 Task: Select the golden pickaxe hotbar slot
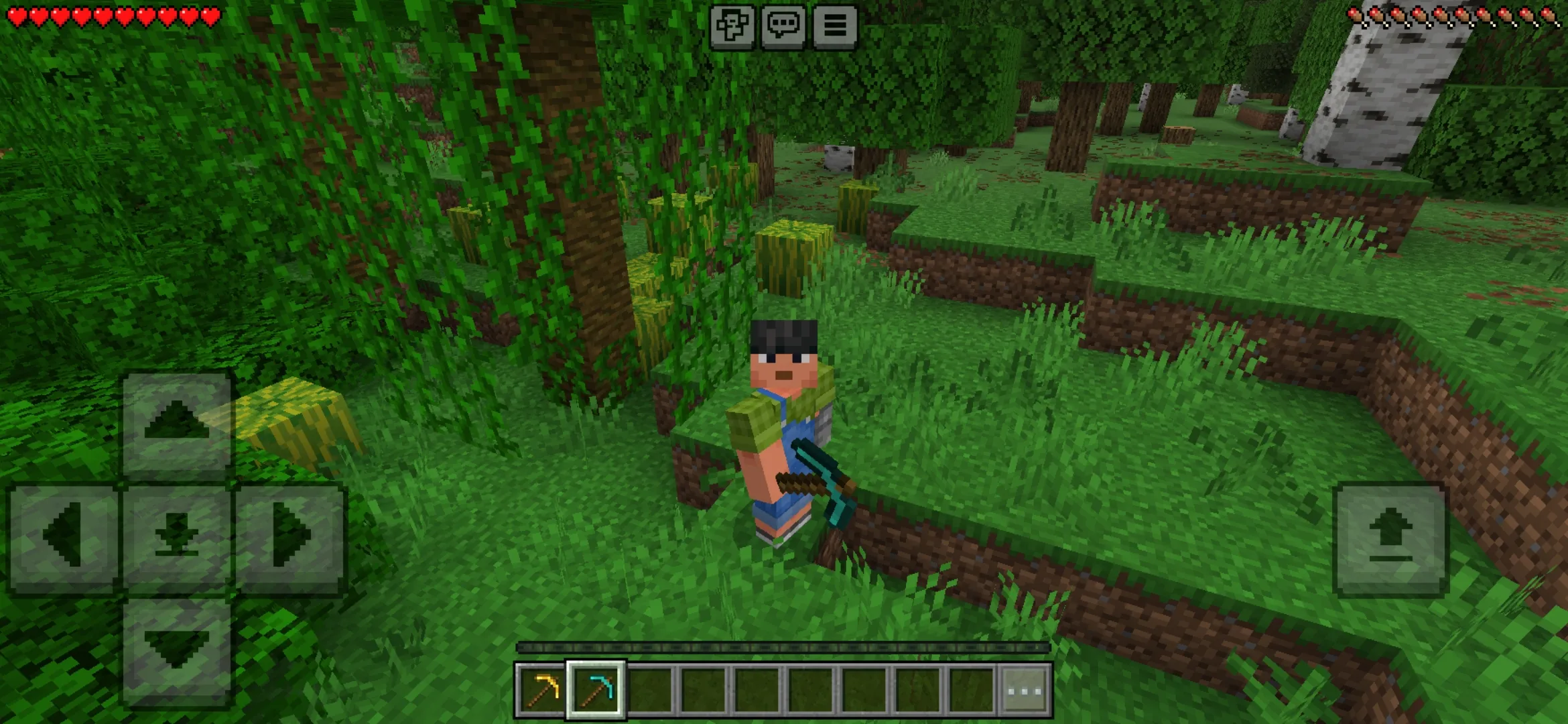541,690
